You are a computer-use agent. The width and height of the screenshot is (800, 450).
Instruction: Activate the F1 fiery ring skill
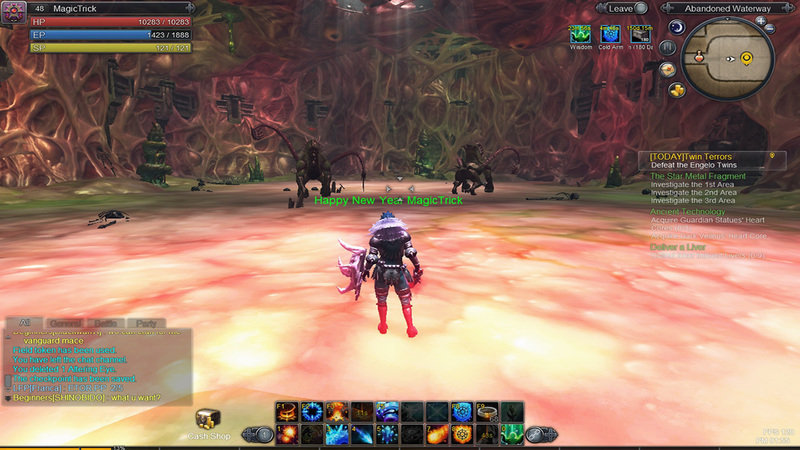point(286,411)
